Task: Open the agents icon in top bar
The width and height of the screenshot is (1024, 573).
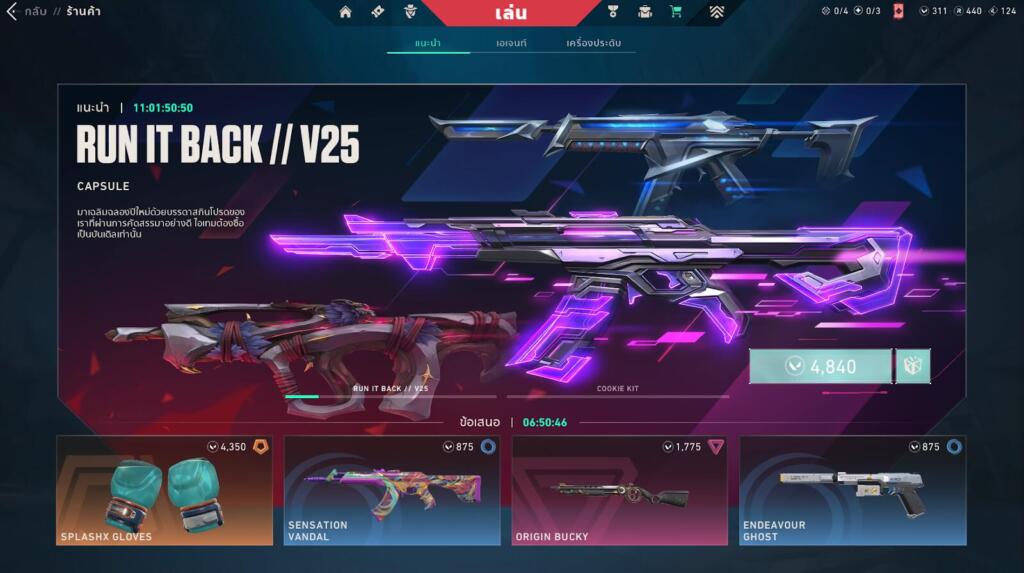Action: tap(408, 12)
